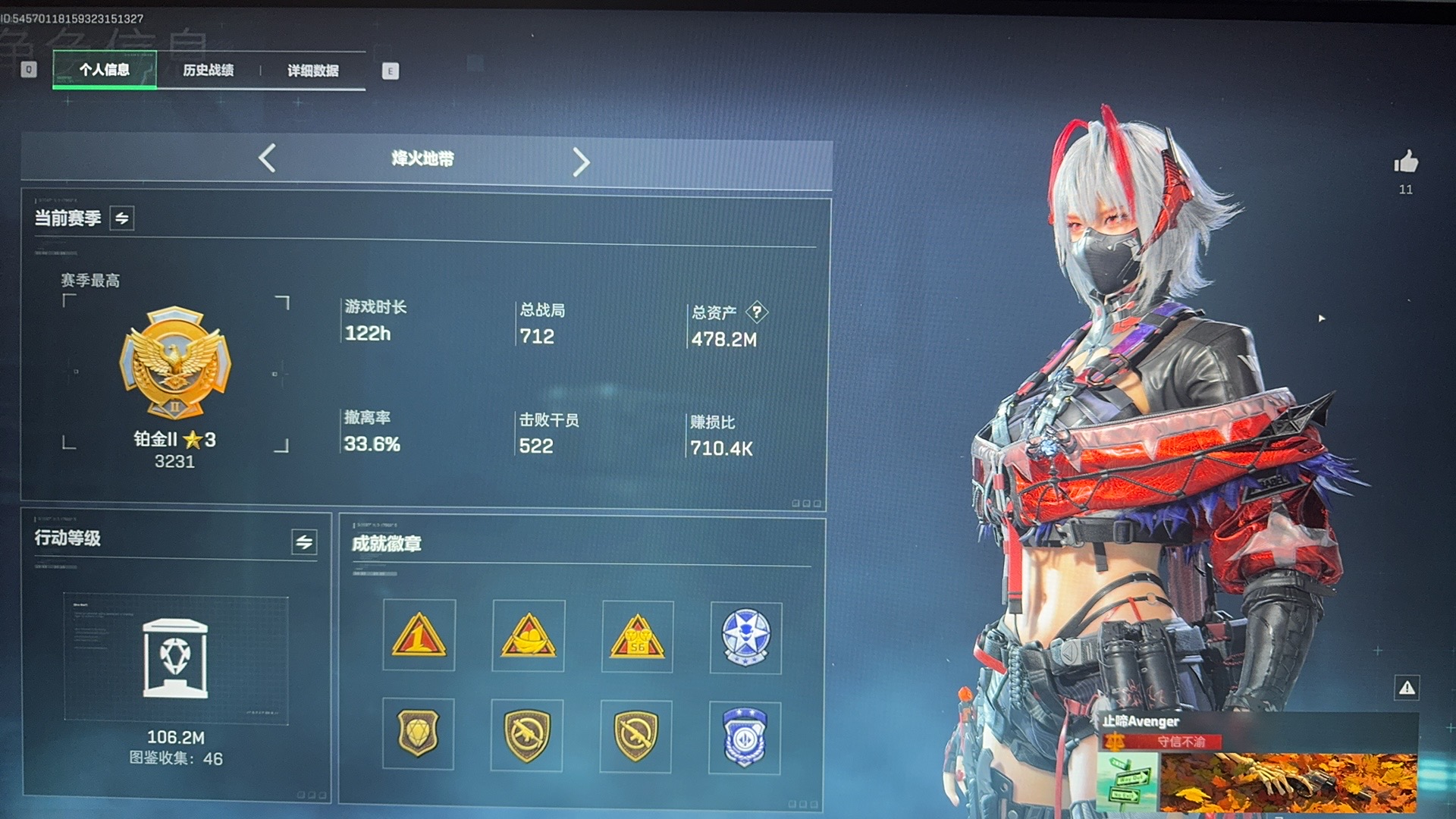Select the 铂金II rank emblem
The height and width of the screenshot is (819, 1456).
175,364
